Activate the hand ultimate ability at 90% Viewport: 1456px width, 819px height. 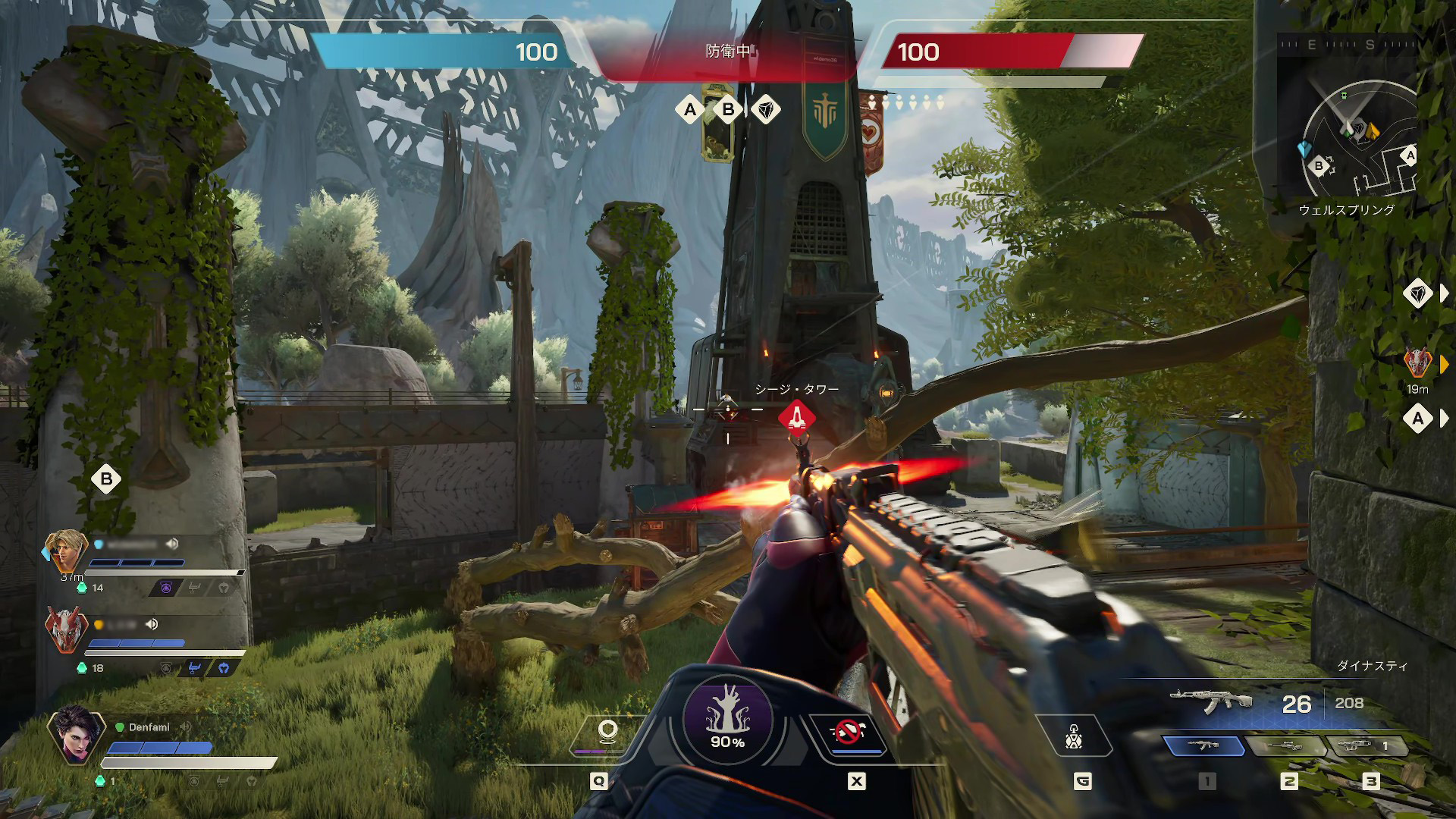(x=727, y=719)
